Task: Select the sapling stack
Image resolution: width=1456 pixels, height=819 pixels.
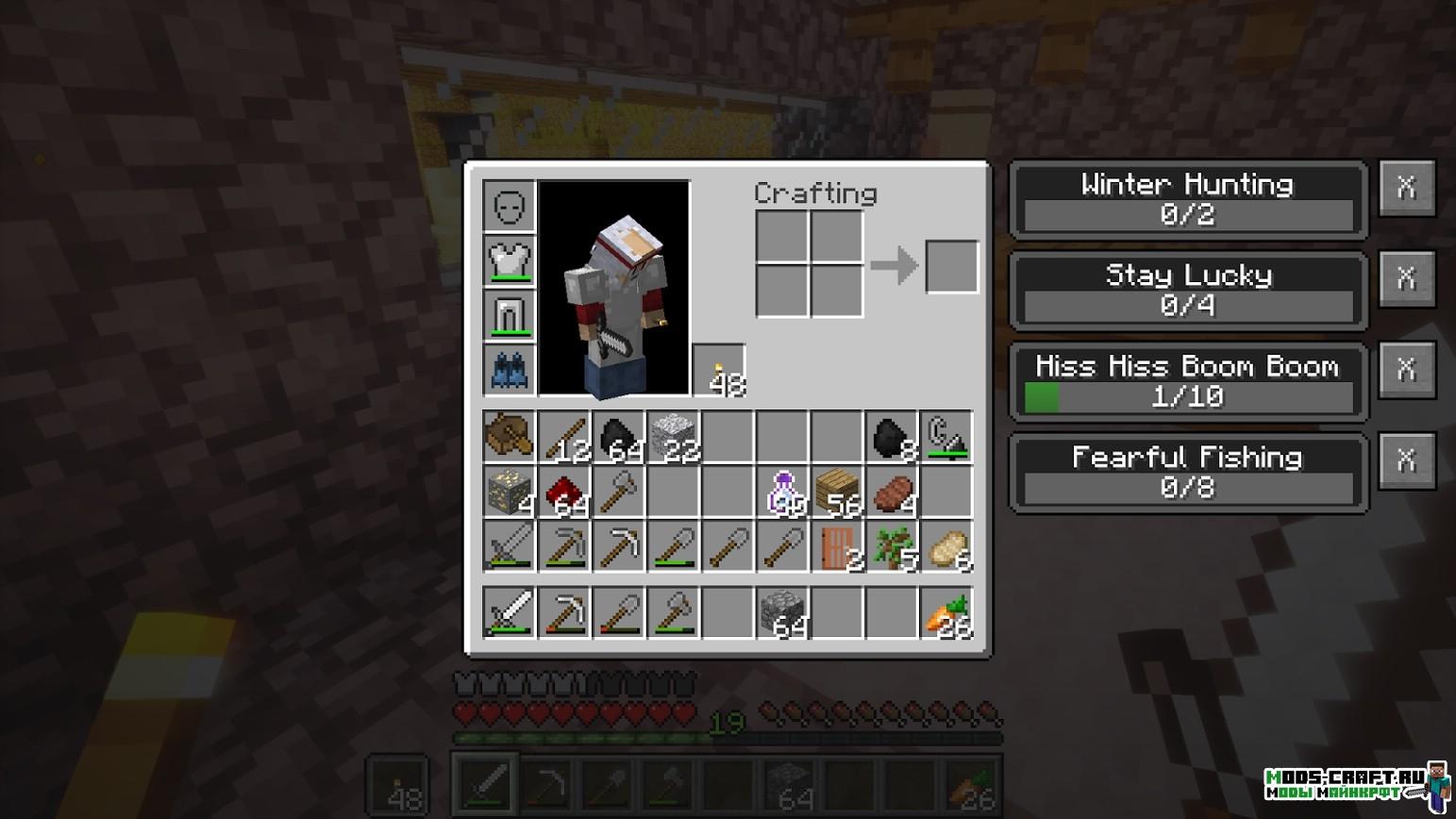Action: point(893,546)
